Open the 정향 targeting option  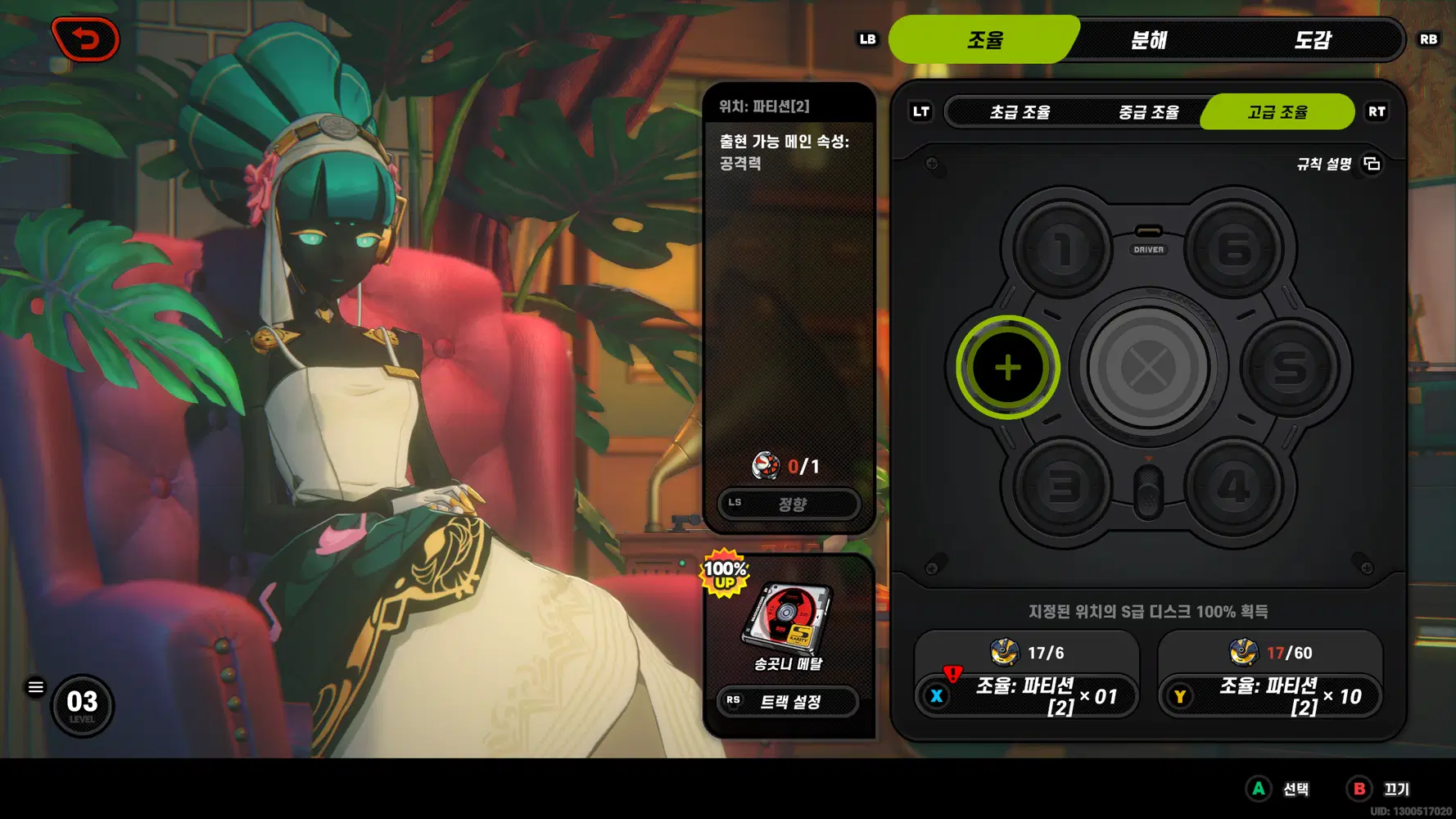[789, 504]
